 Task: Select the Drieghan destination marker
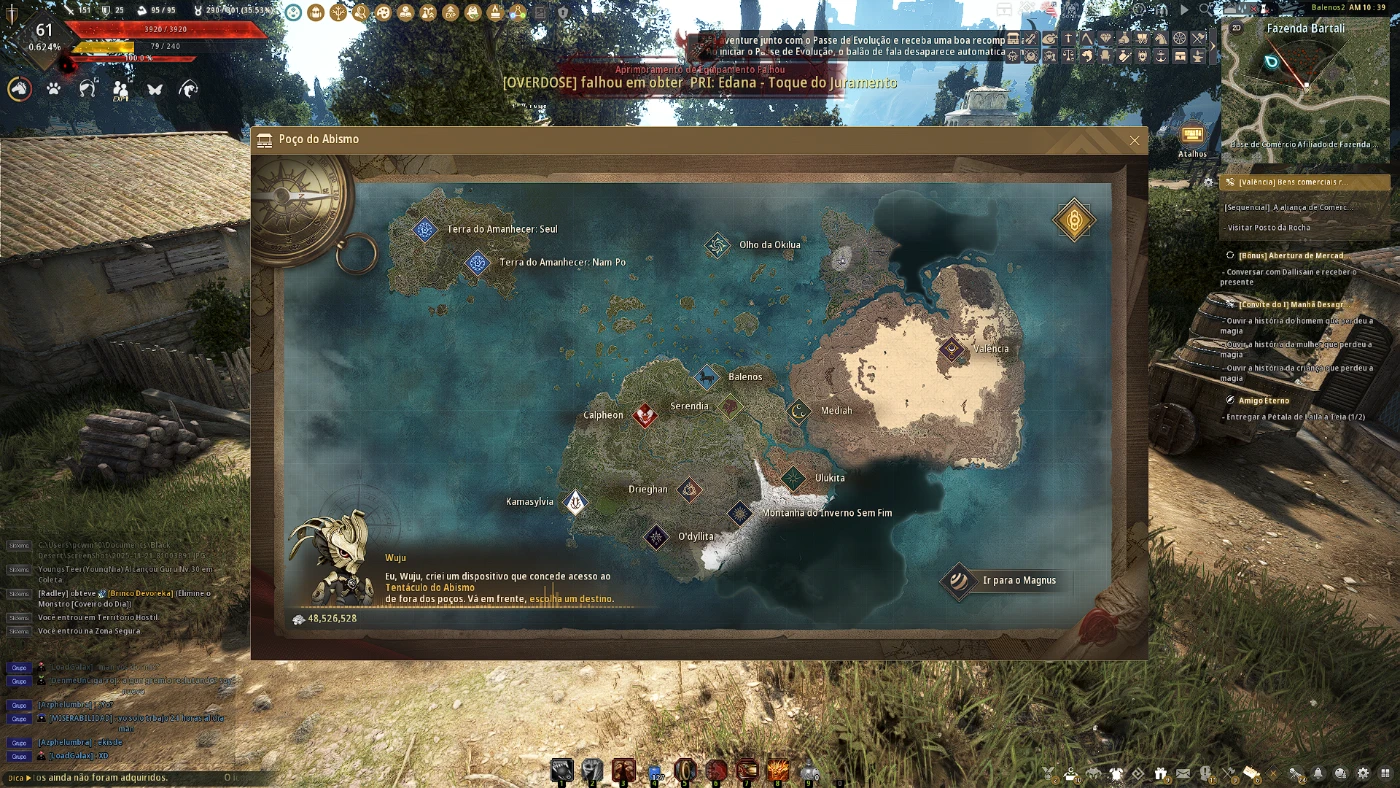pos(689,489)
